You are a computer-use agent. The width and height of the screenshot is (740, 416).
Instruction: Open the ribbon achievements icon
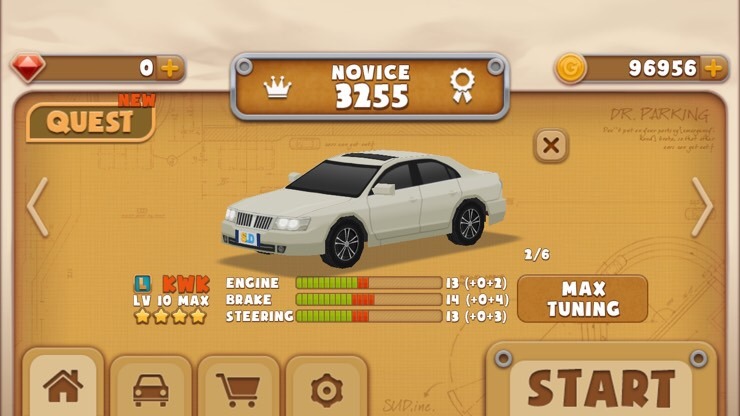click(x=461, y=85)
